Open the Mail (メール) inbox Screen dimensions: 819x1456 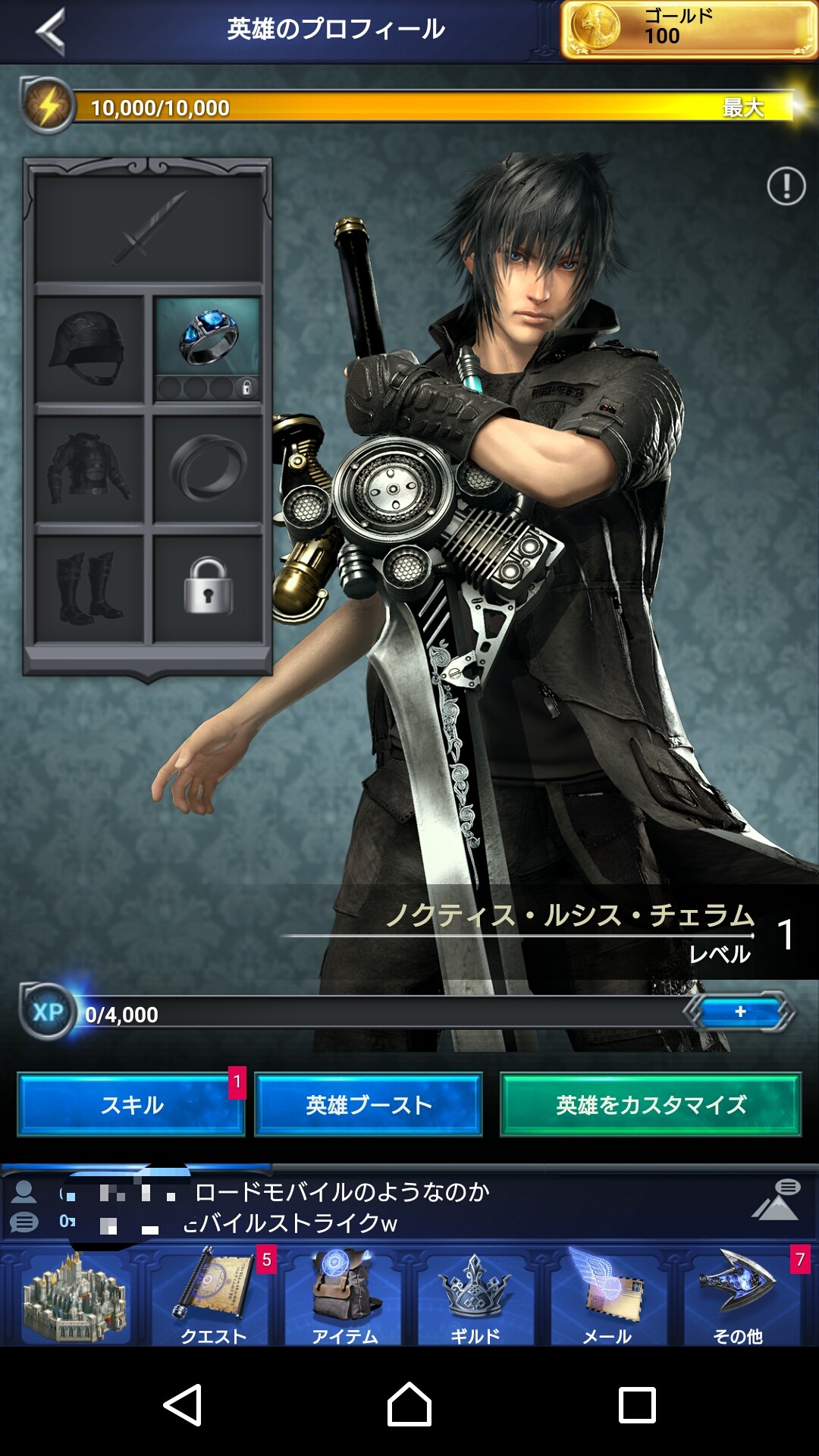click(x=607, y=1298)
